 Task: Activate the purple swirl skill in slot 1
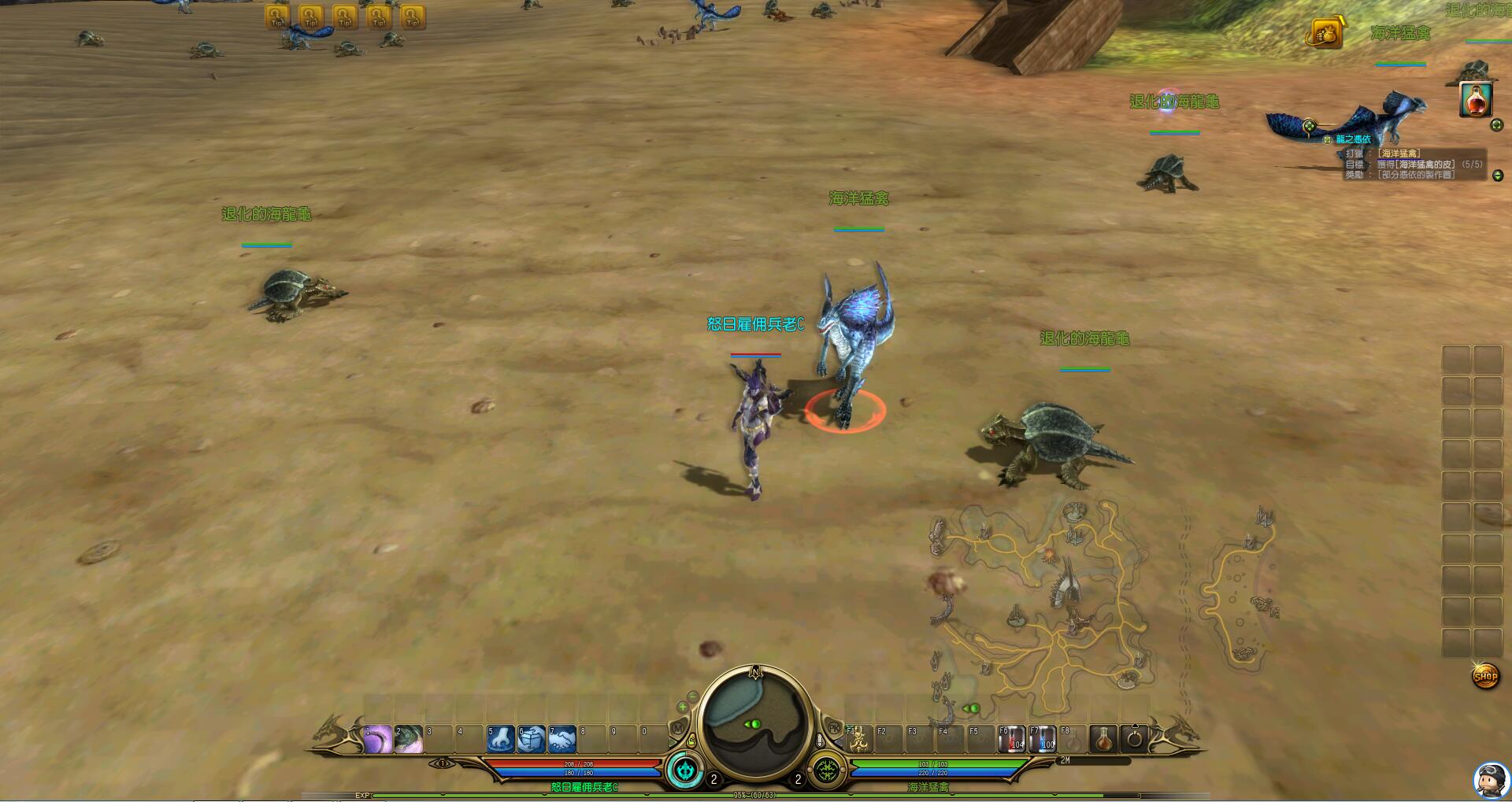click(x=377, y=739)
